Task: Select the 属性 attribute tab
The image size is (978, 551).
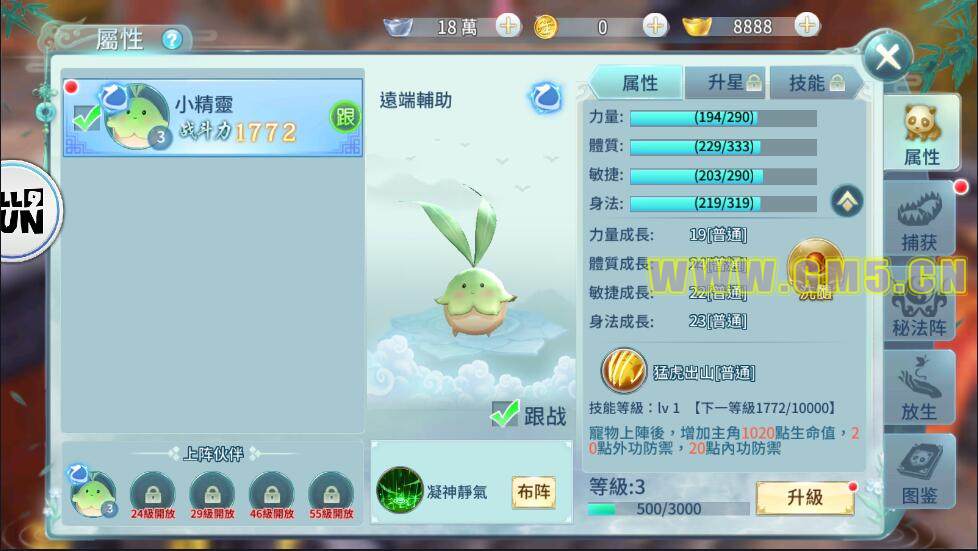Action: [x=639, y=83]
